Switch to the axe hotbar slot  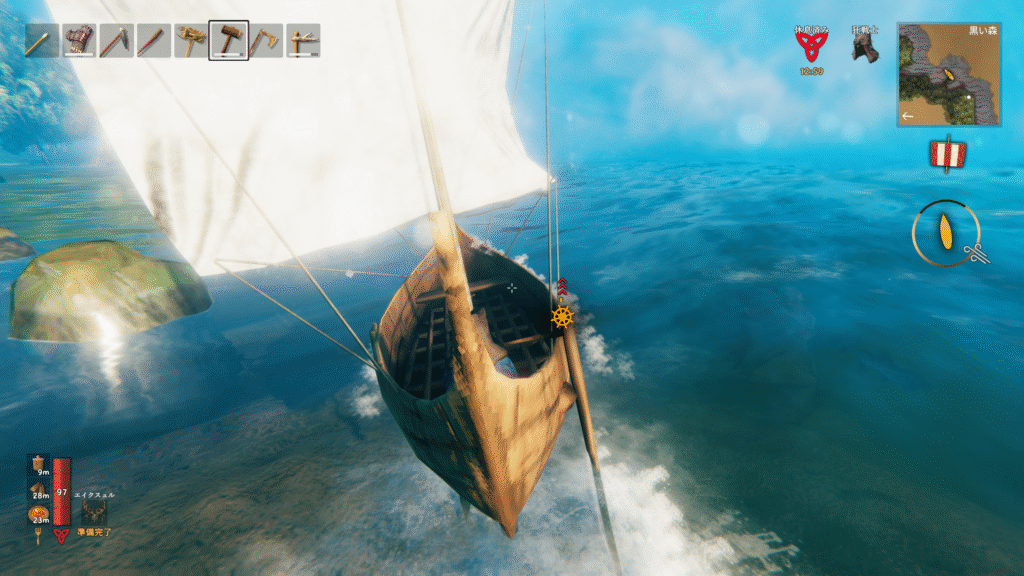click(266, 41)
